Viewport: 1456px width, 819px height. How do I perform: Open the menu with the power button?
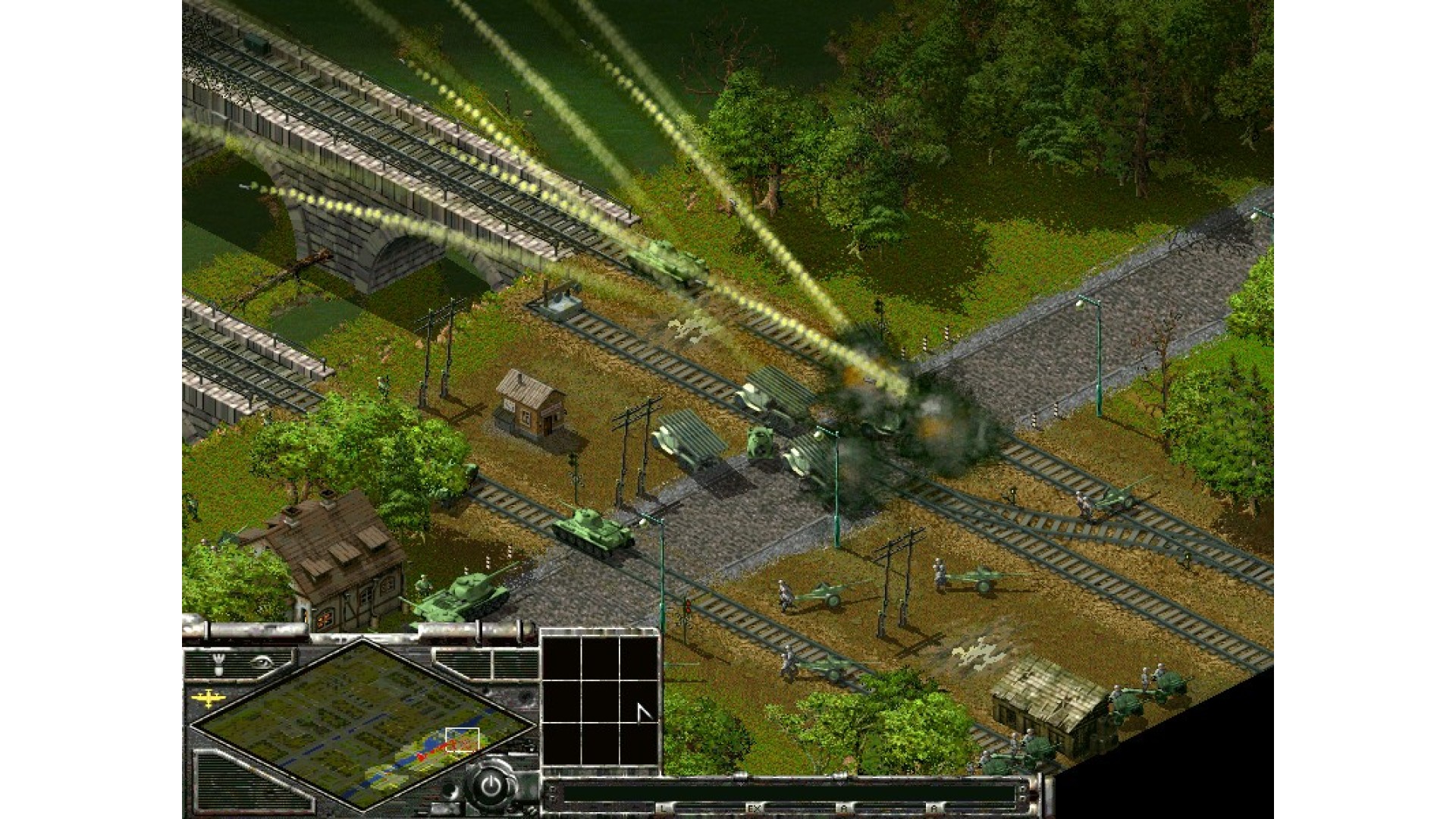[x=491, y=786]
